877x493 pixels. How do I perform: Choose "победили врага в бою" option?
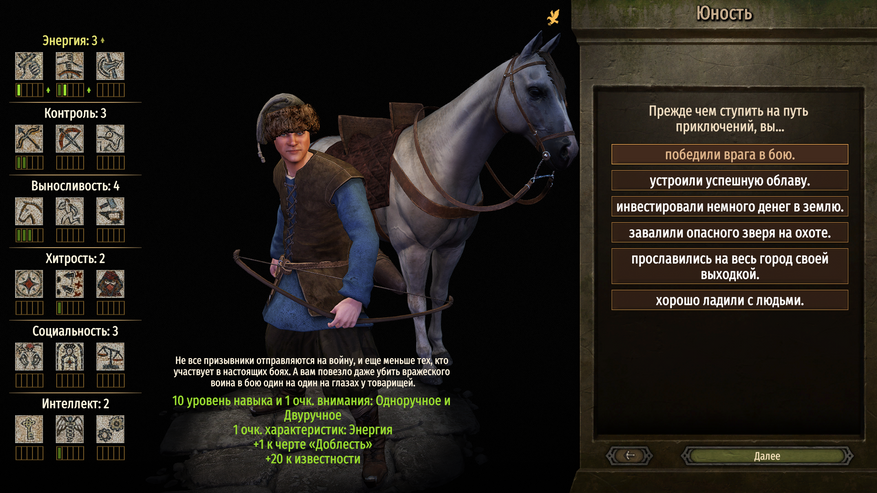click(x=730, y=155)
